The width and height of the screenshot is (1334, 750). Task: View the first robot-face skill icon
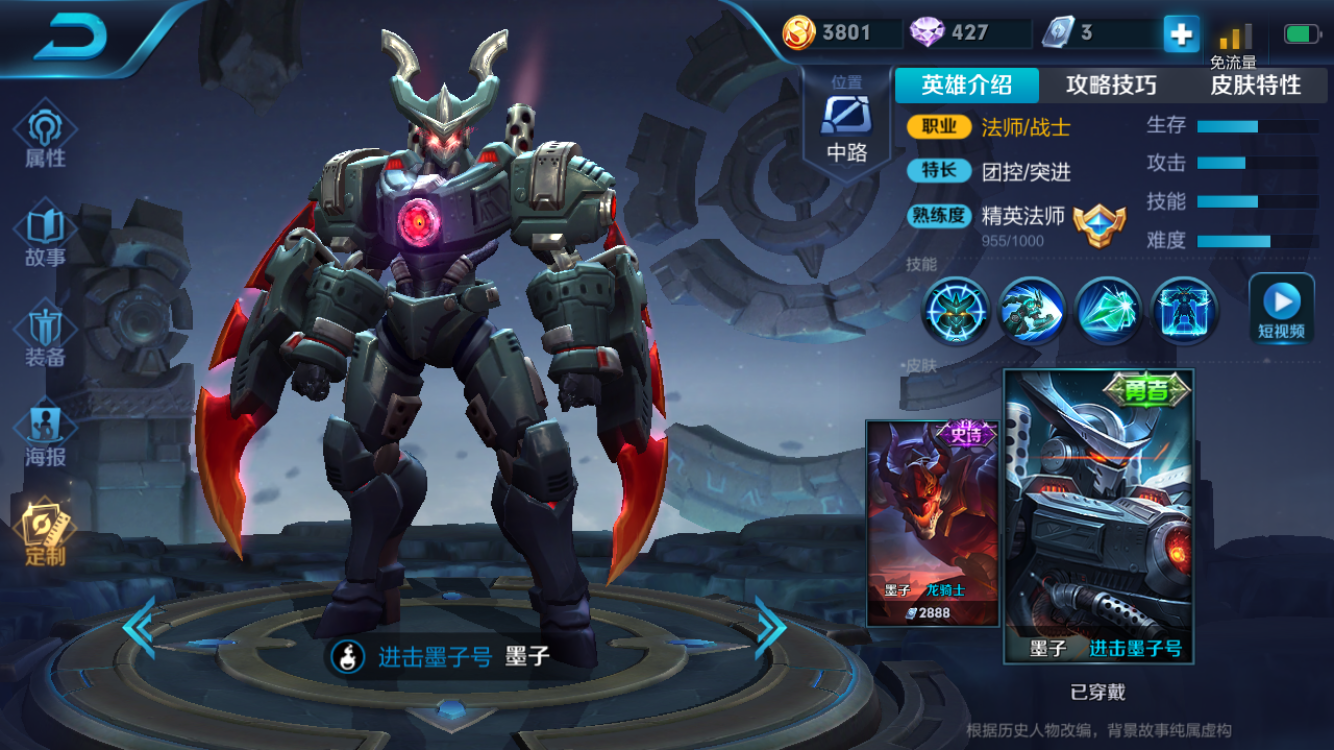pos(955,310)
